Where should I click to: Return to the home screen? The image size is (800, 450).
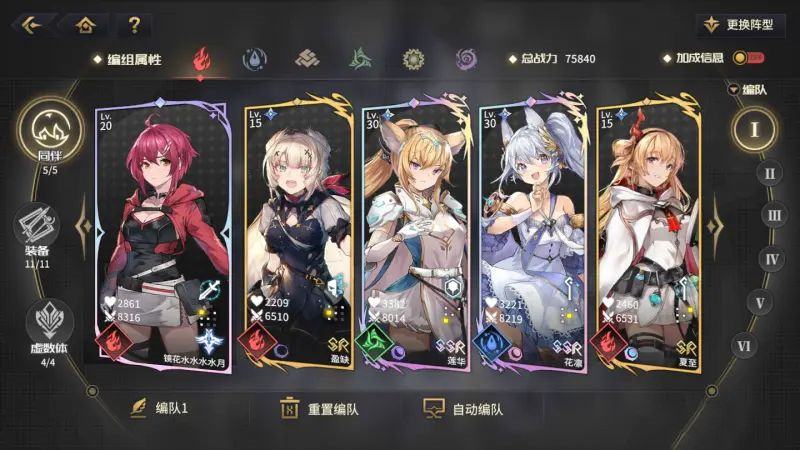click(86, 24)
